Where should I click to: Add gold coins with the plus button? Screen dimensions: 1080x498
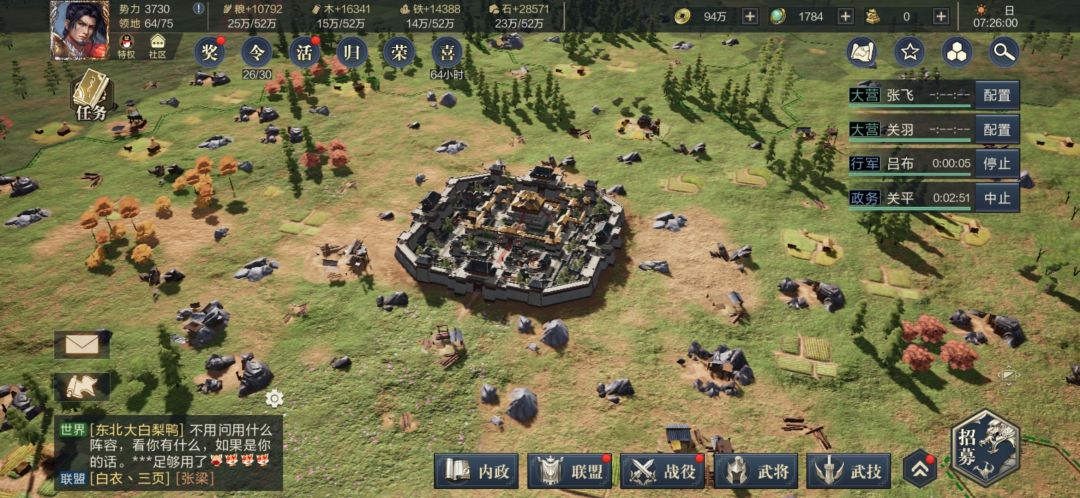750,16
